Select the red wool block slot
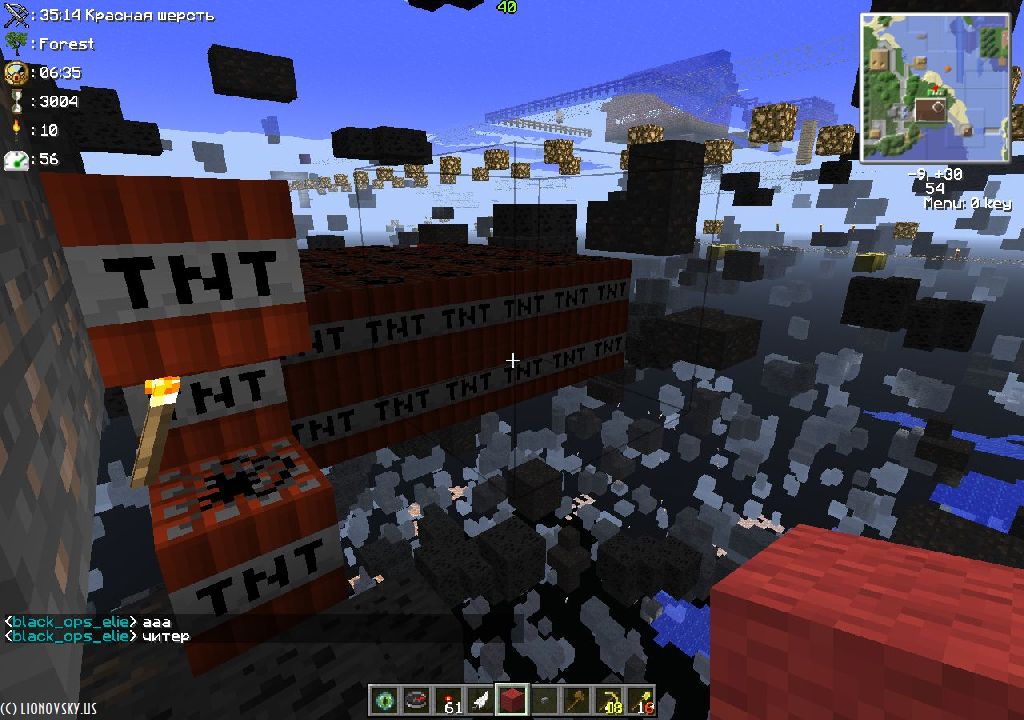Screen dimensions: 1024x720 point(512,701)
